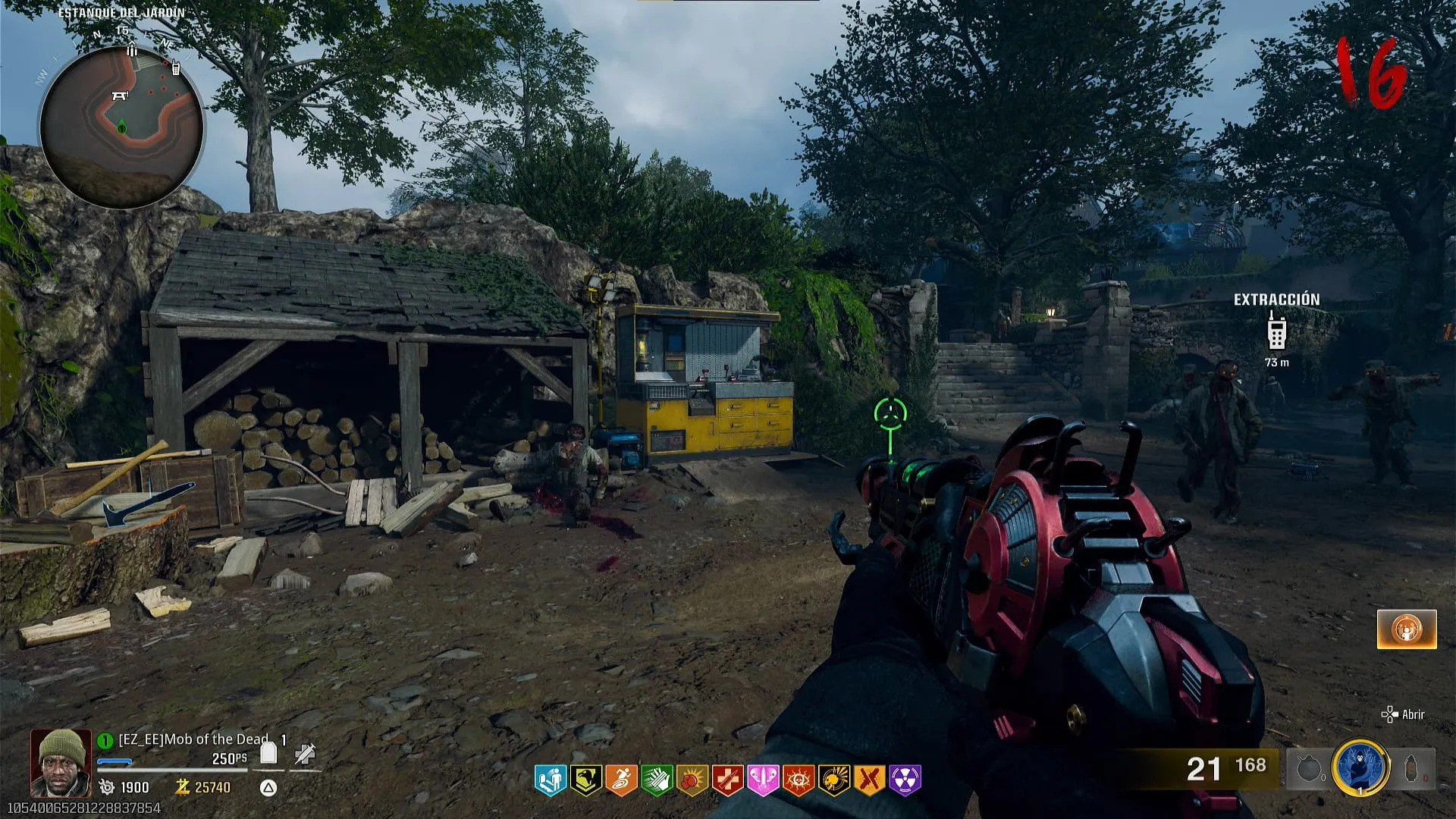Activate the blue hooded figure field upgrade
Screen dimensions: 1456x819
1360,767
